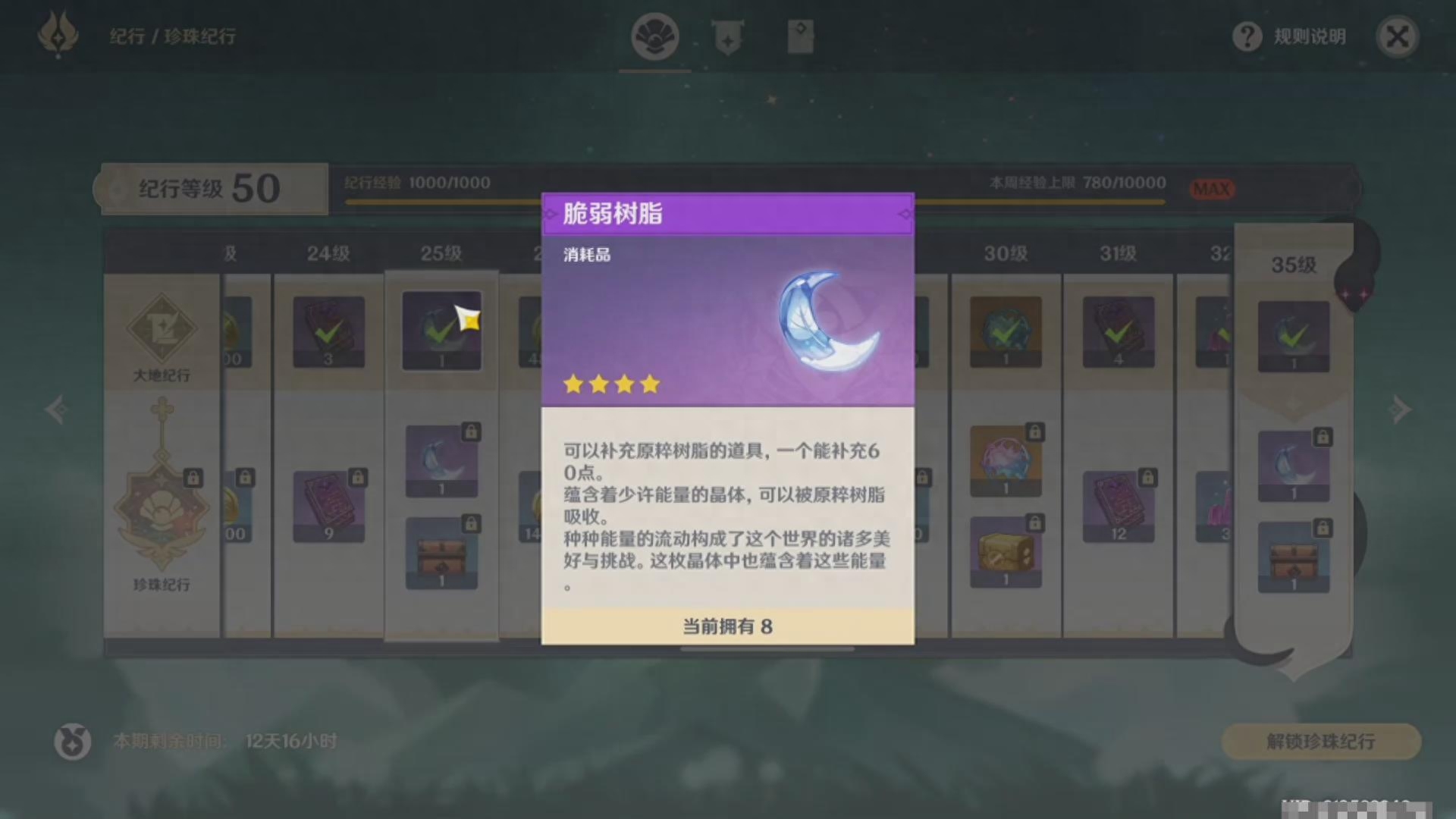1456x819 pixels.
Task: Switch to the 35级 rewards column
Action: (1293, 264)
